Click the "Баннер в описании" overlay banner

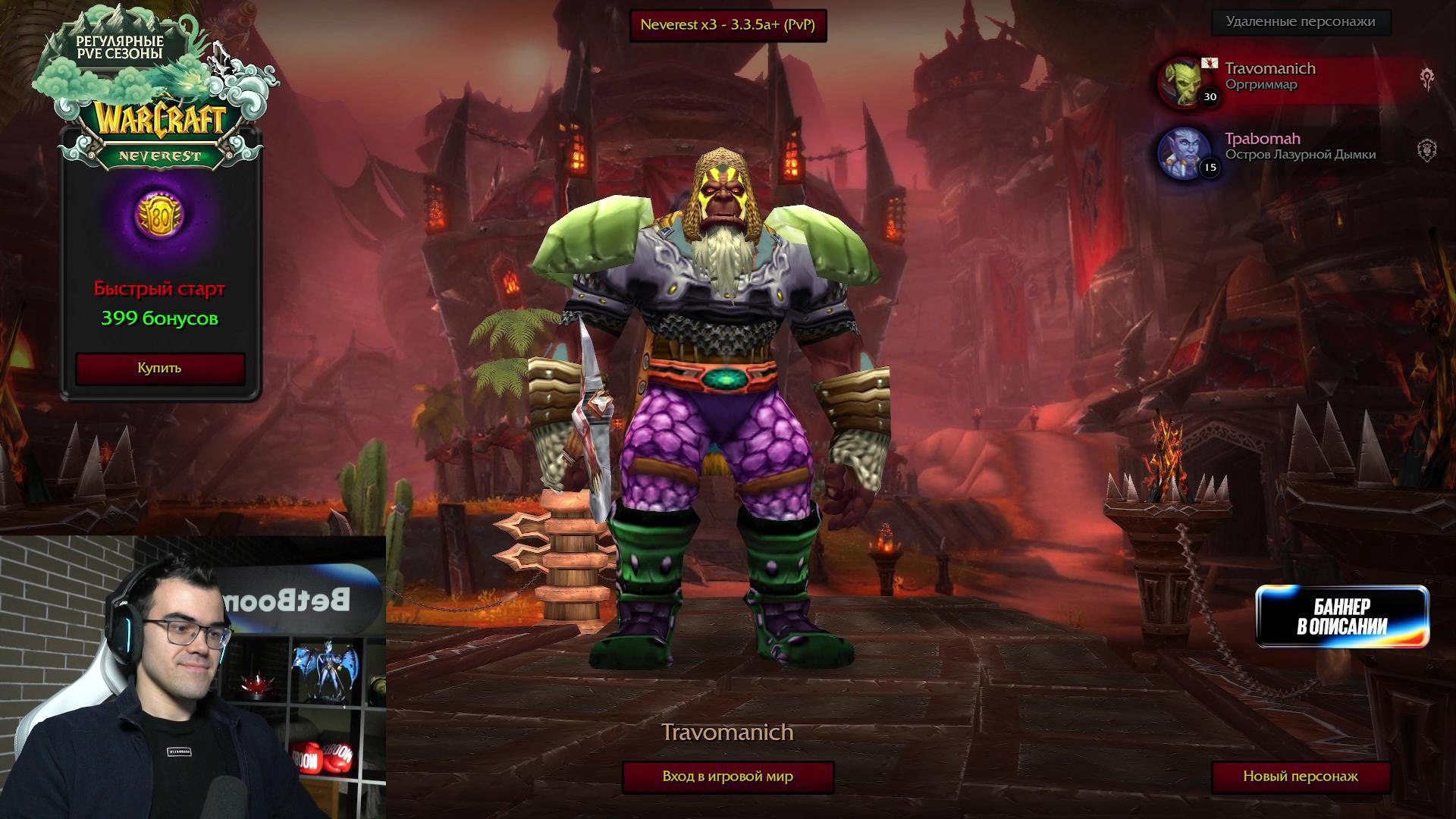click(1341, 617)
